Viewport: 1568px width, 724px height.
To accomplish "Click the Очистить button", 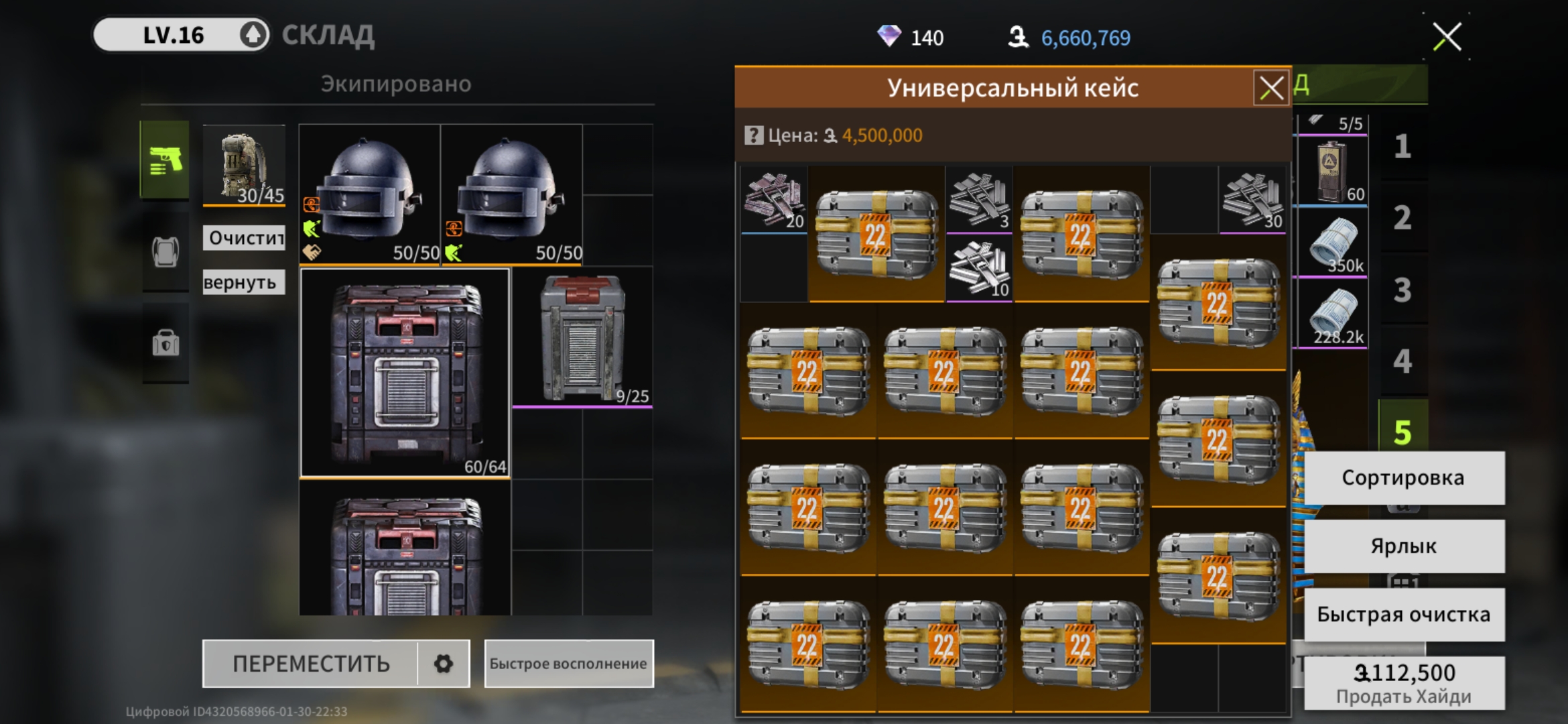I will [x=244, y=237].
